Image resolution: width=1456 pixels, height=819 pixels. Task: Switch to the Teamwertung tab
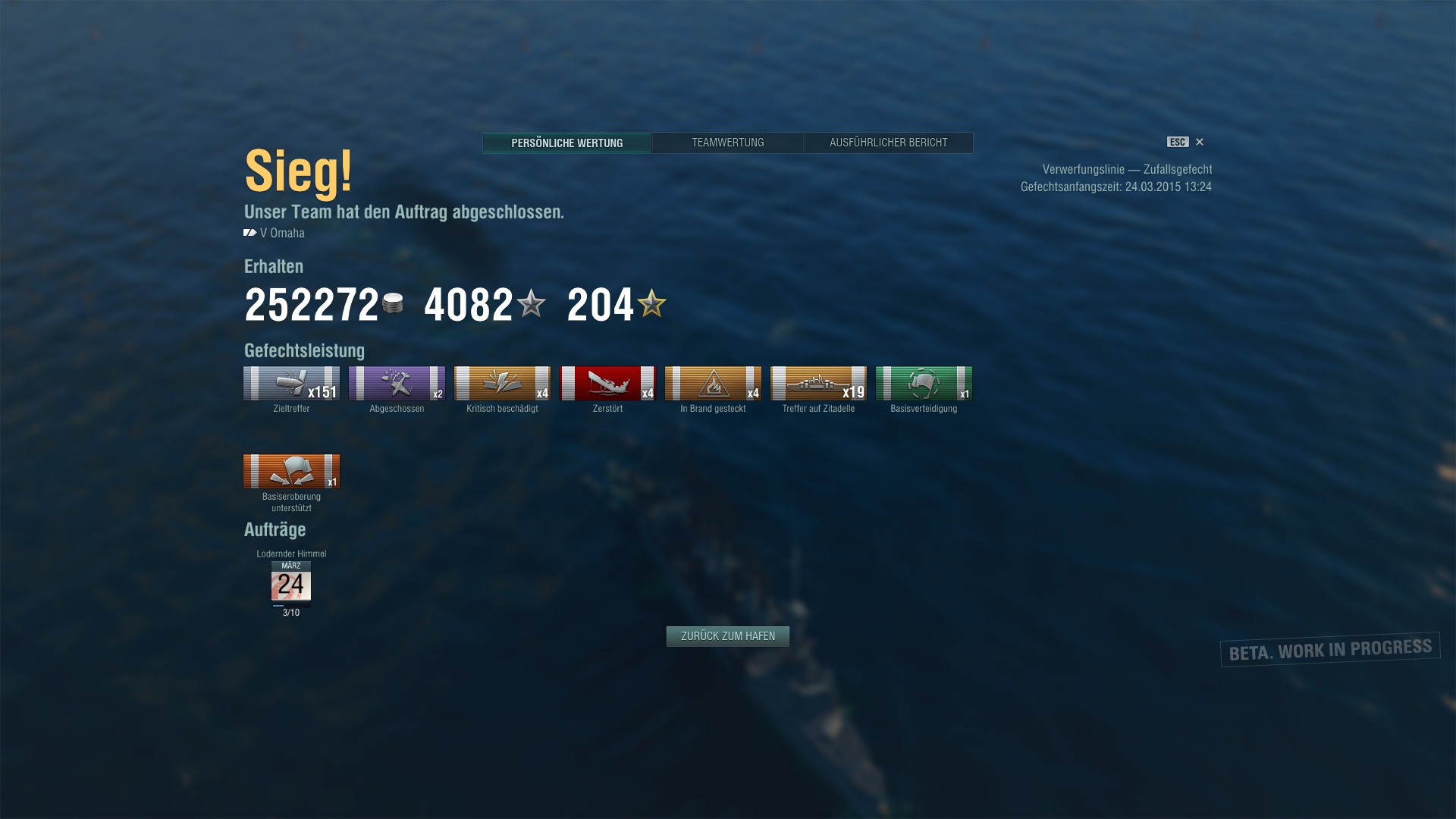coord(727,143)
